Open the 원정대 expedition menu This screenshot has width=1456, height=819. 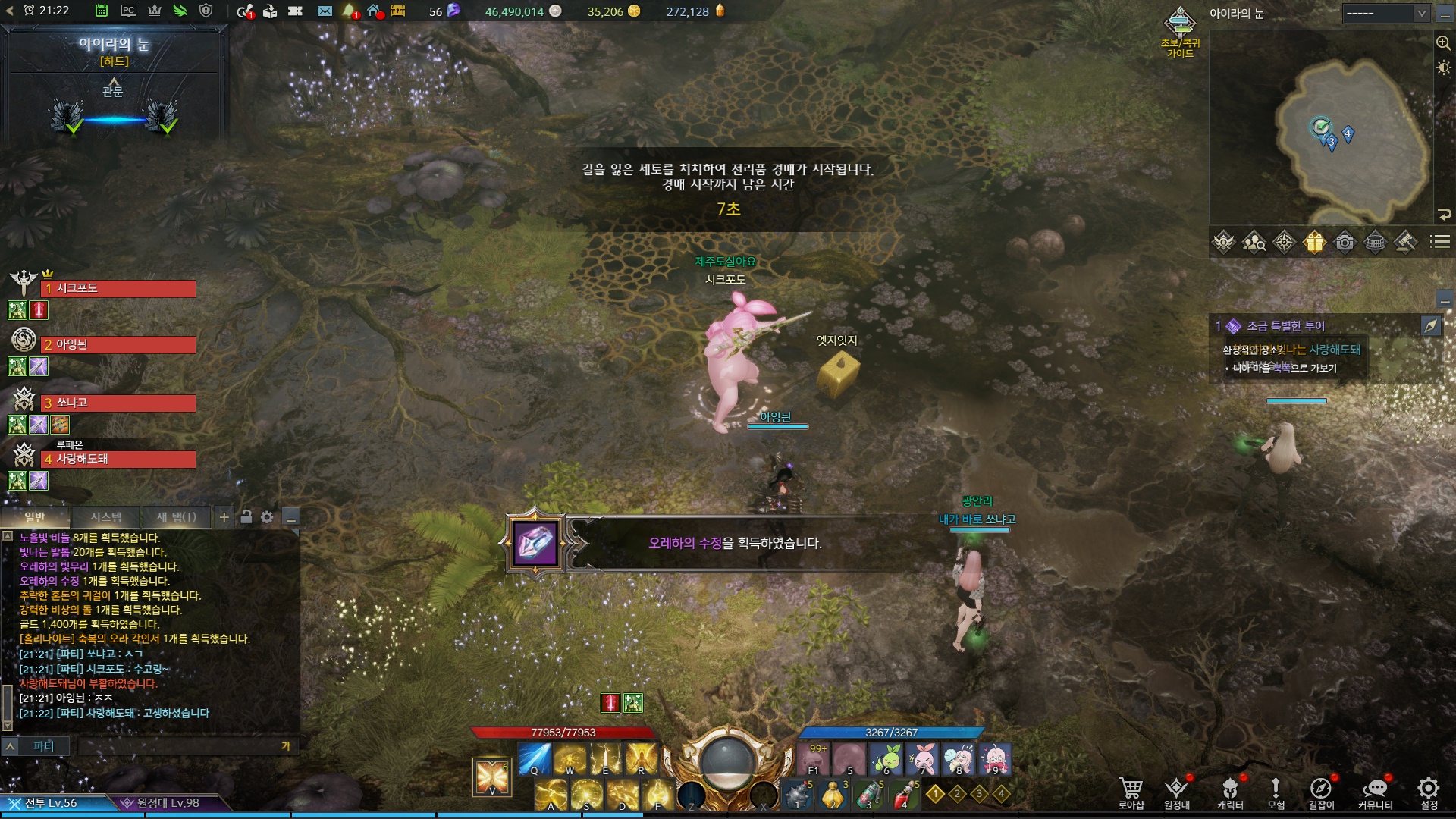(1176, 792)
